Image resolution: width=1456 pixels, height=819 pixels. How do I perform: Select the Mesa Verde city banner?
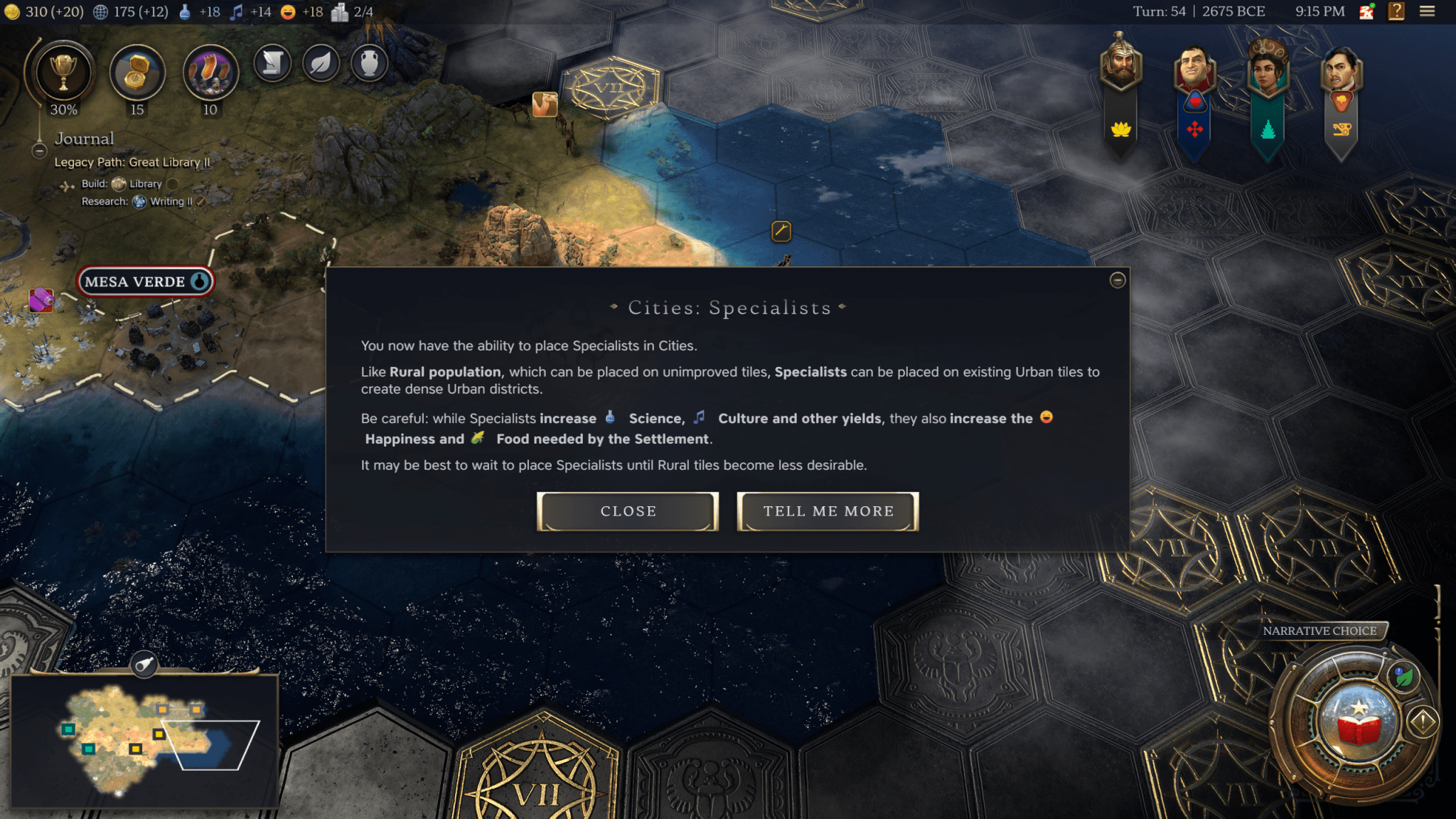click(145, 282)
